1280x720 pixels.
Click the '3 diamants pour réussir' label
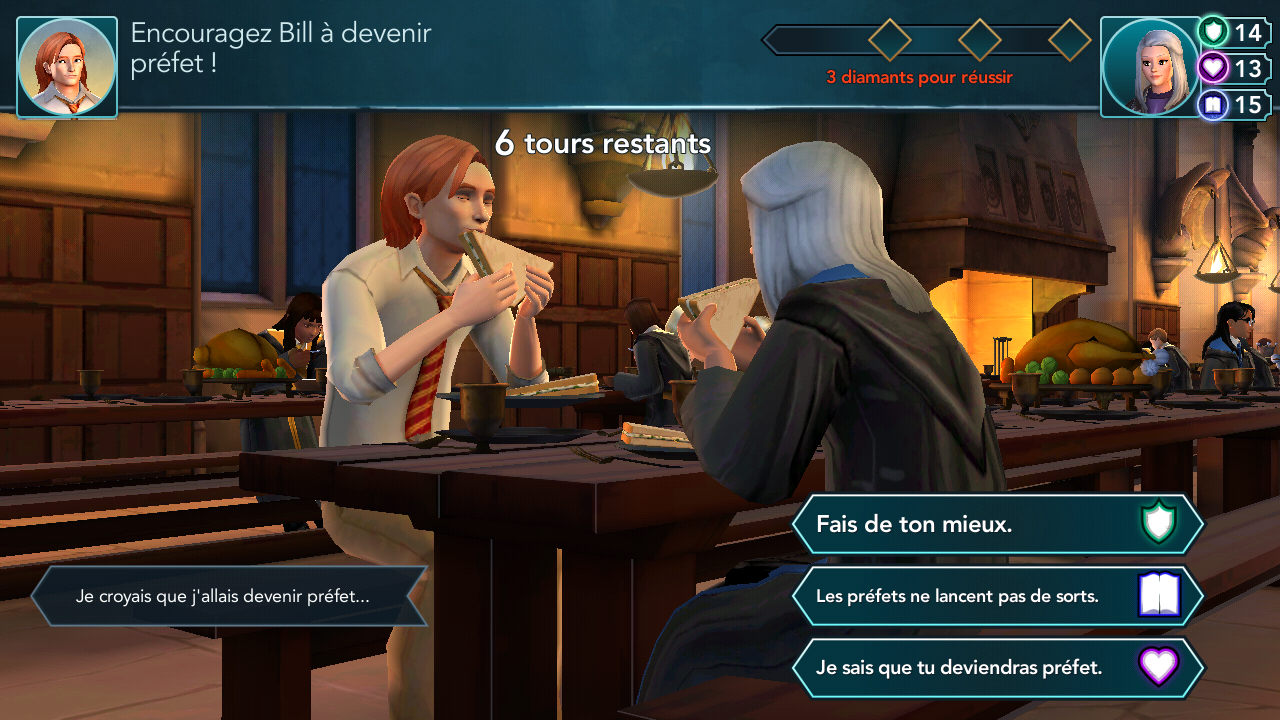[x=919, y=75]
